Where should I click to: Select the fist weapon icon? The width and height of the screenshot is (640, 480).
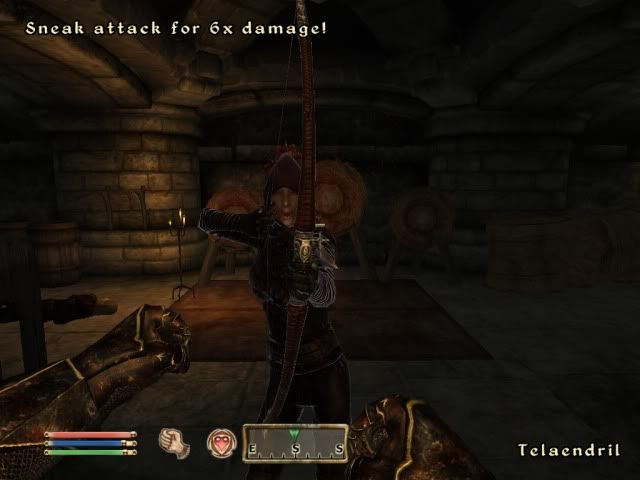click(x=174, y=442)
